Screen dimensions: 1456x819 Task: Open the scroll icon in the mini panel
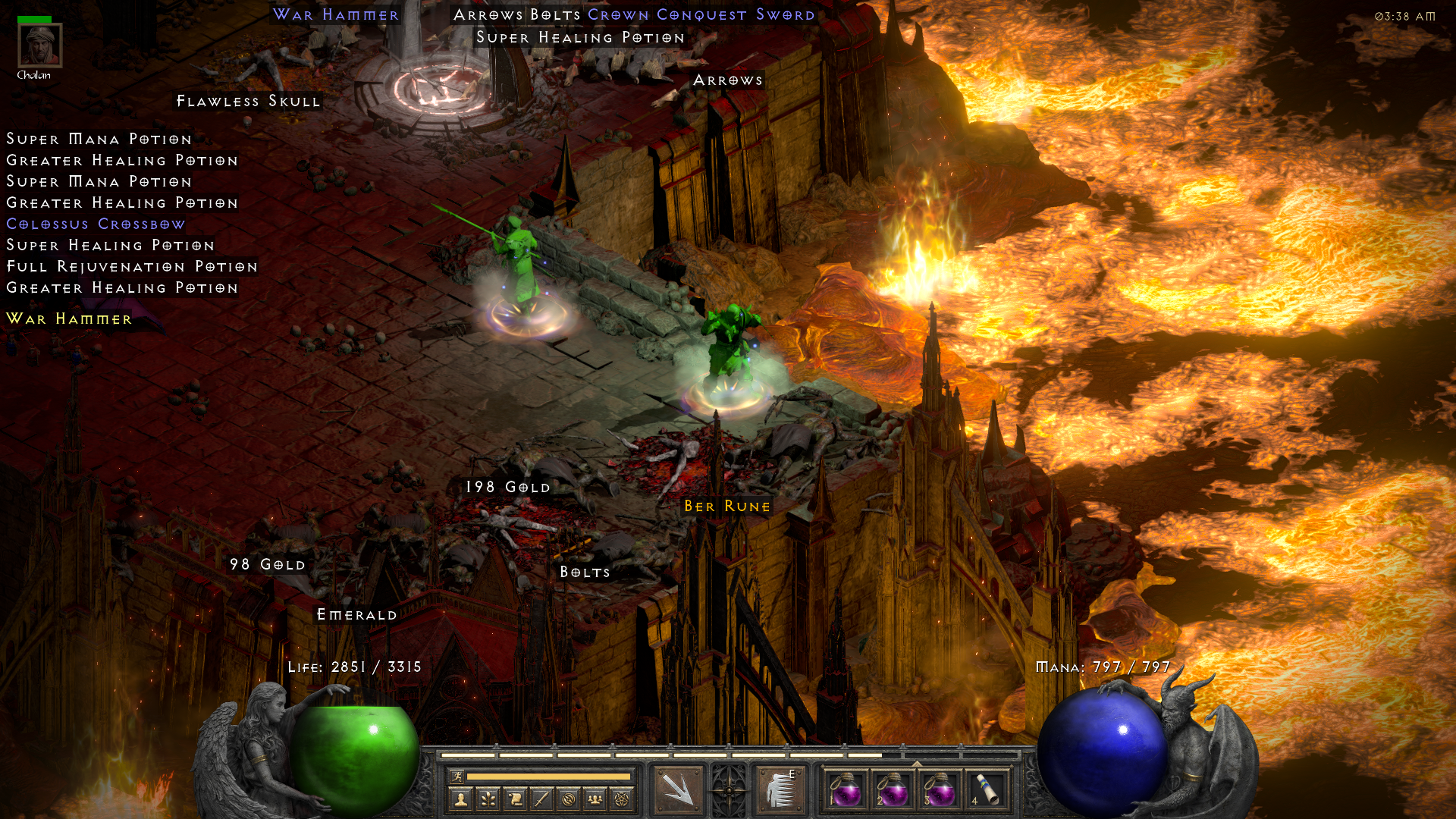click(515, 799)
